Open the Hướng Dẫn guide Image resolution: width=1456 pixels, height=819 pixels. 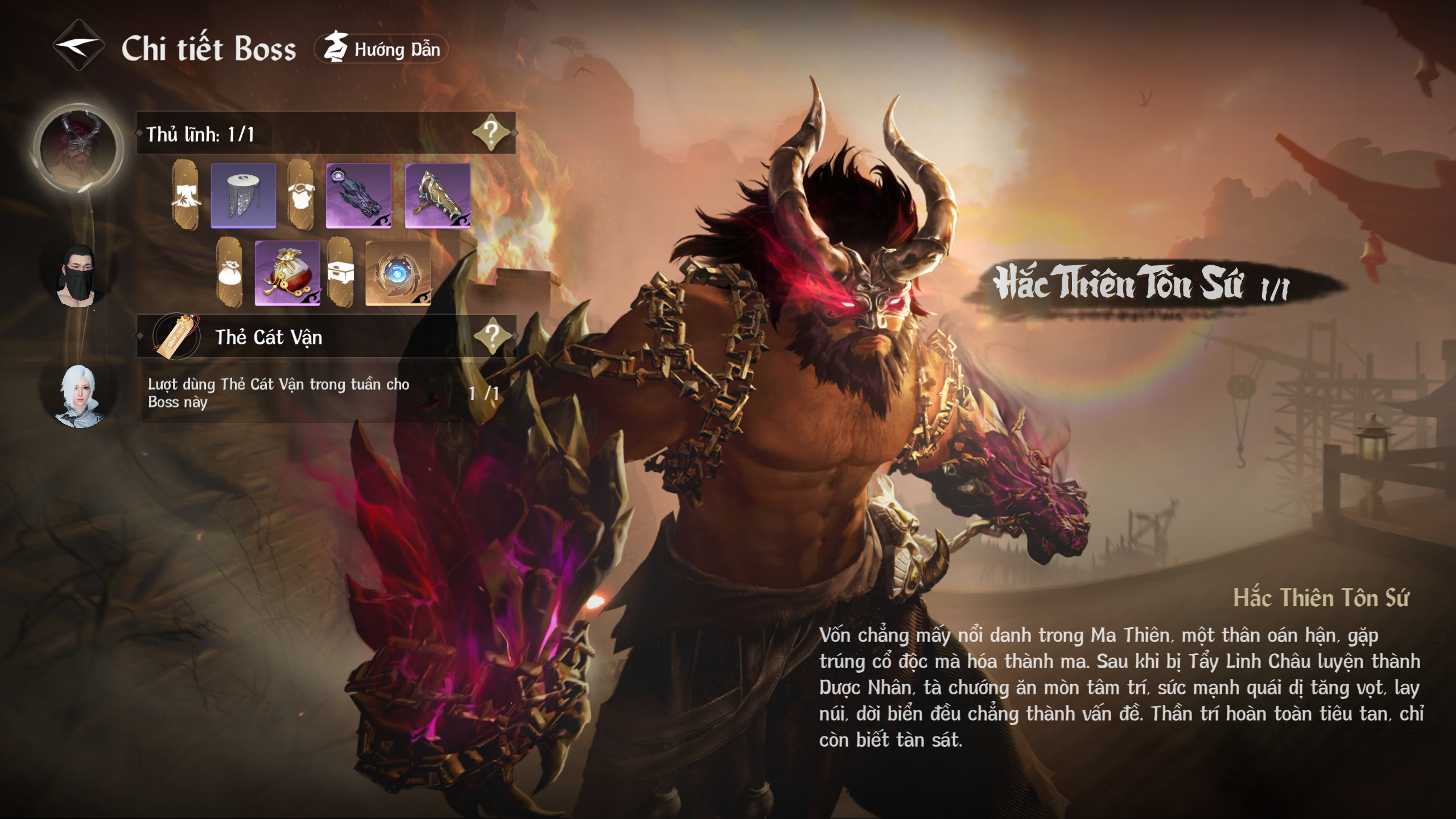381,49
